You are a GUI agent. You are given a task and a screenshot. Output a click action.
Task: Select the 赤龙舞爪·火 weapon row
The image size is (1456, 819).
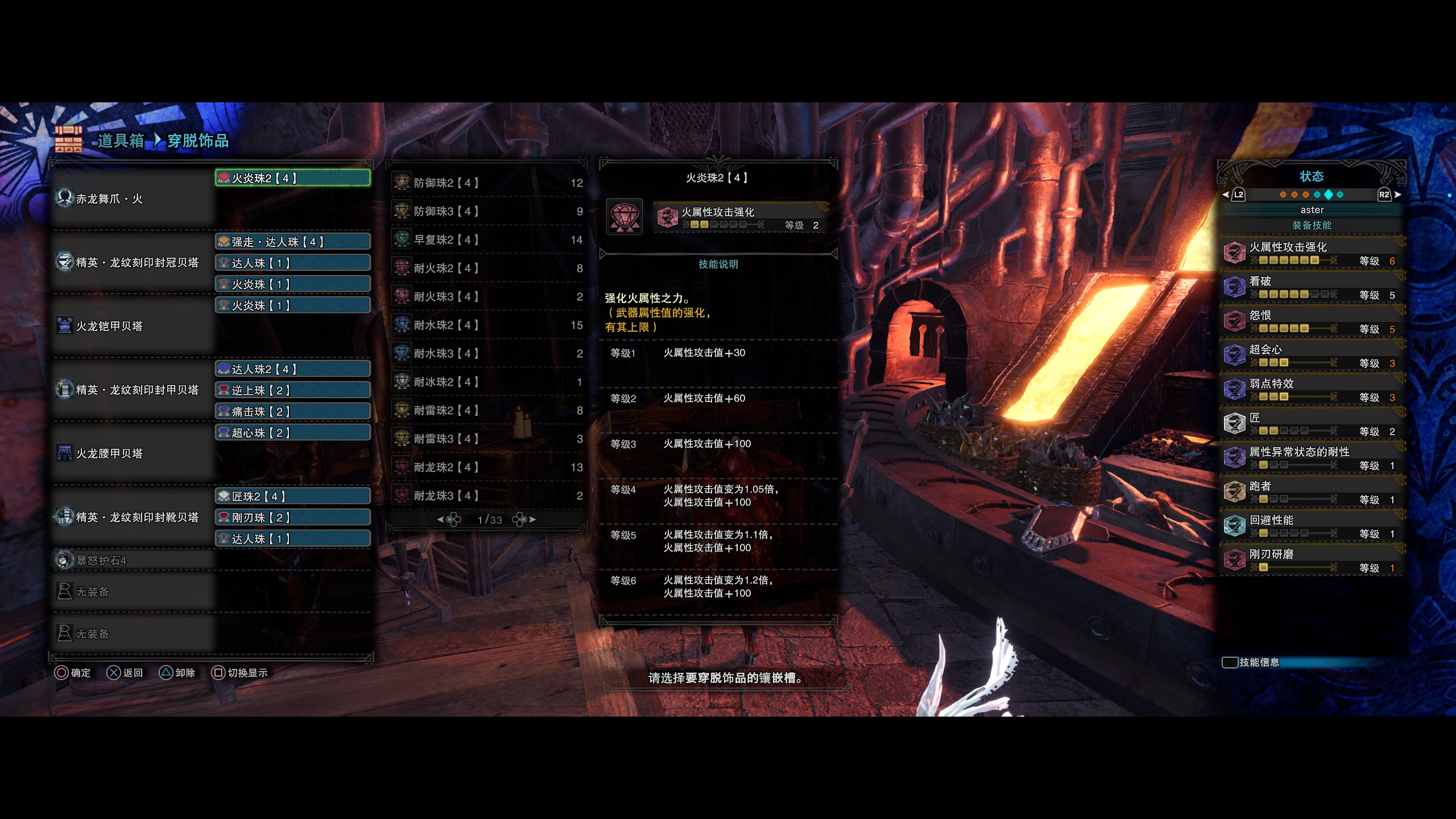pyautogui.click(x=132, y=198)
